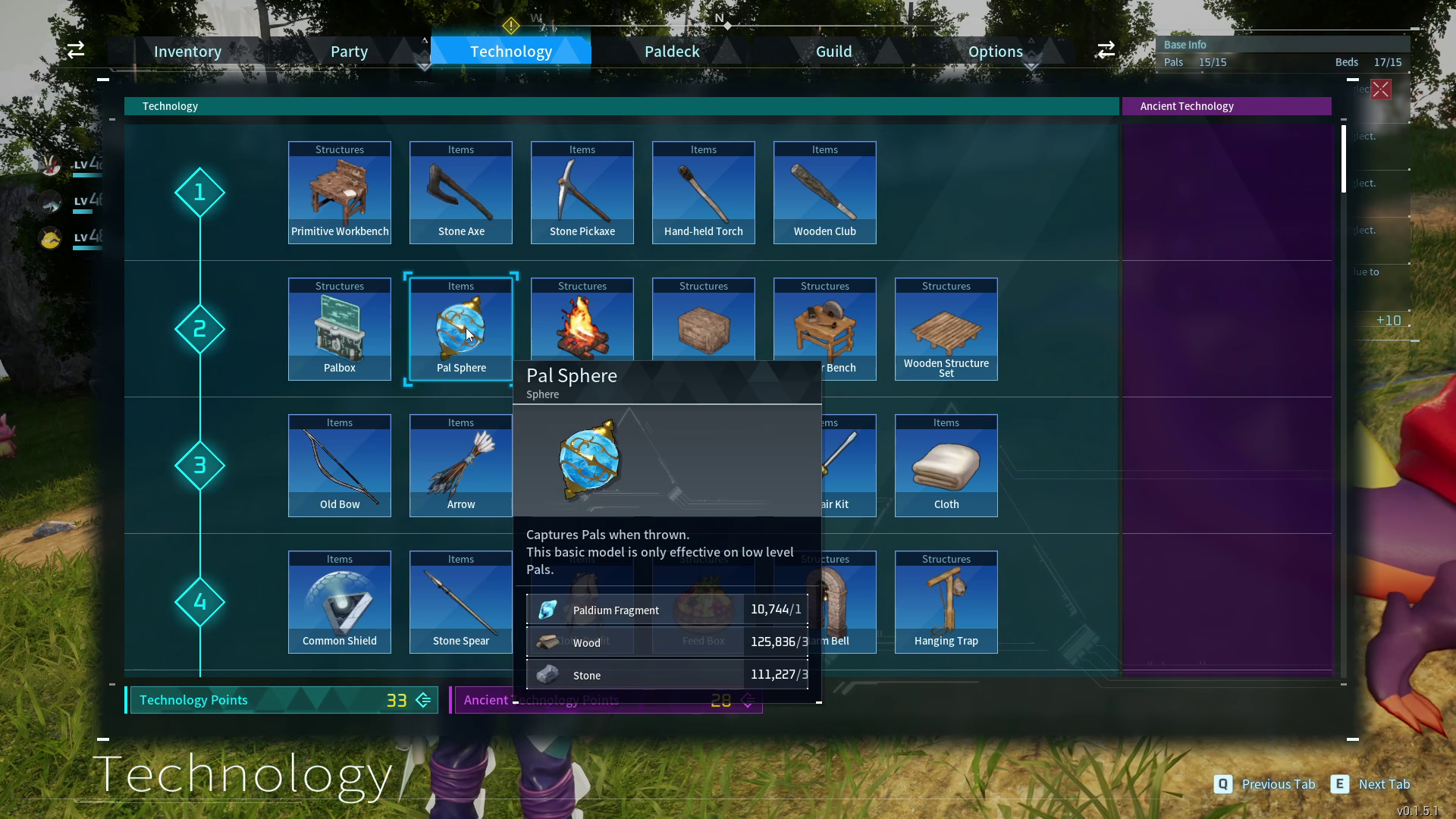
Task: Choose the Old Bow technology
Action: pyautogui.click(x=340, y=466)
